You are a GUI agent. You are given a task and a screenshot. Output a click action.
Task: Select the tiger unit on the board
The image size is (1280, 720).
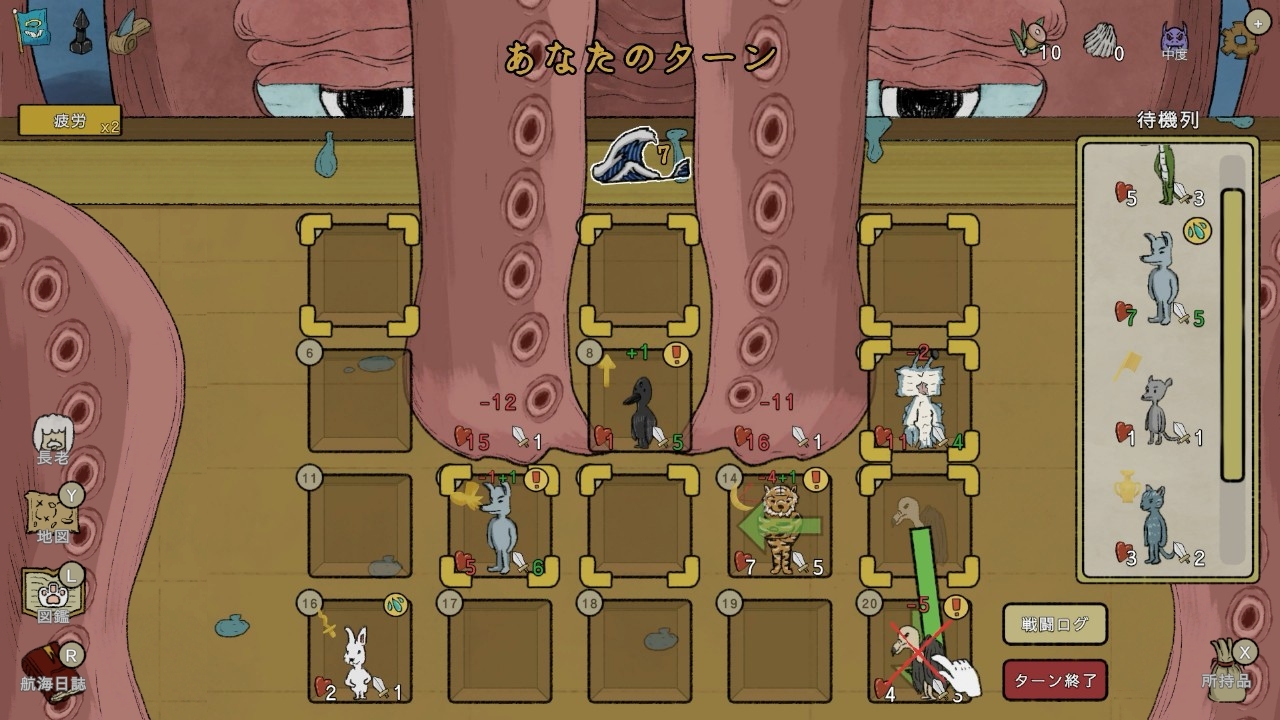[779, 525]
